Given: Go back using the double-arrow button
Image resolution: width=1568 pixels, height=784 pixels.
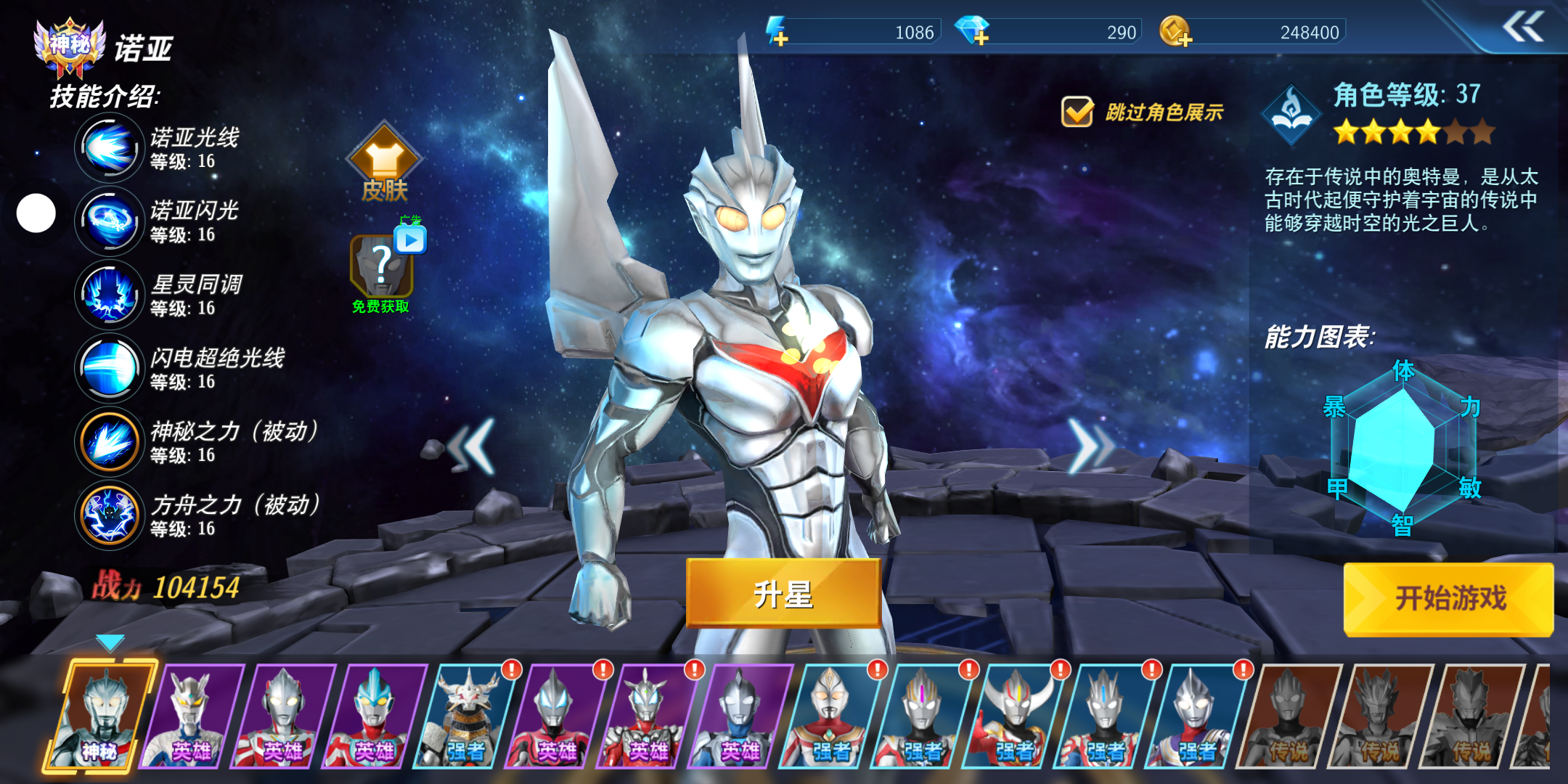Looking at the screenshot, I should point(1522,28).
